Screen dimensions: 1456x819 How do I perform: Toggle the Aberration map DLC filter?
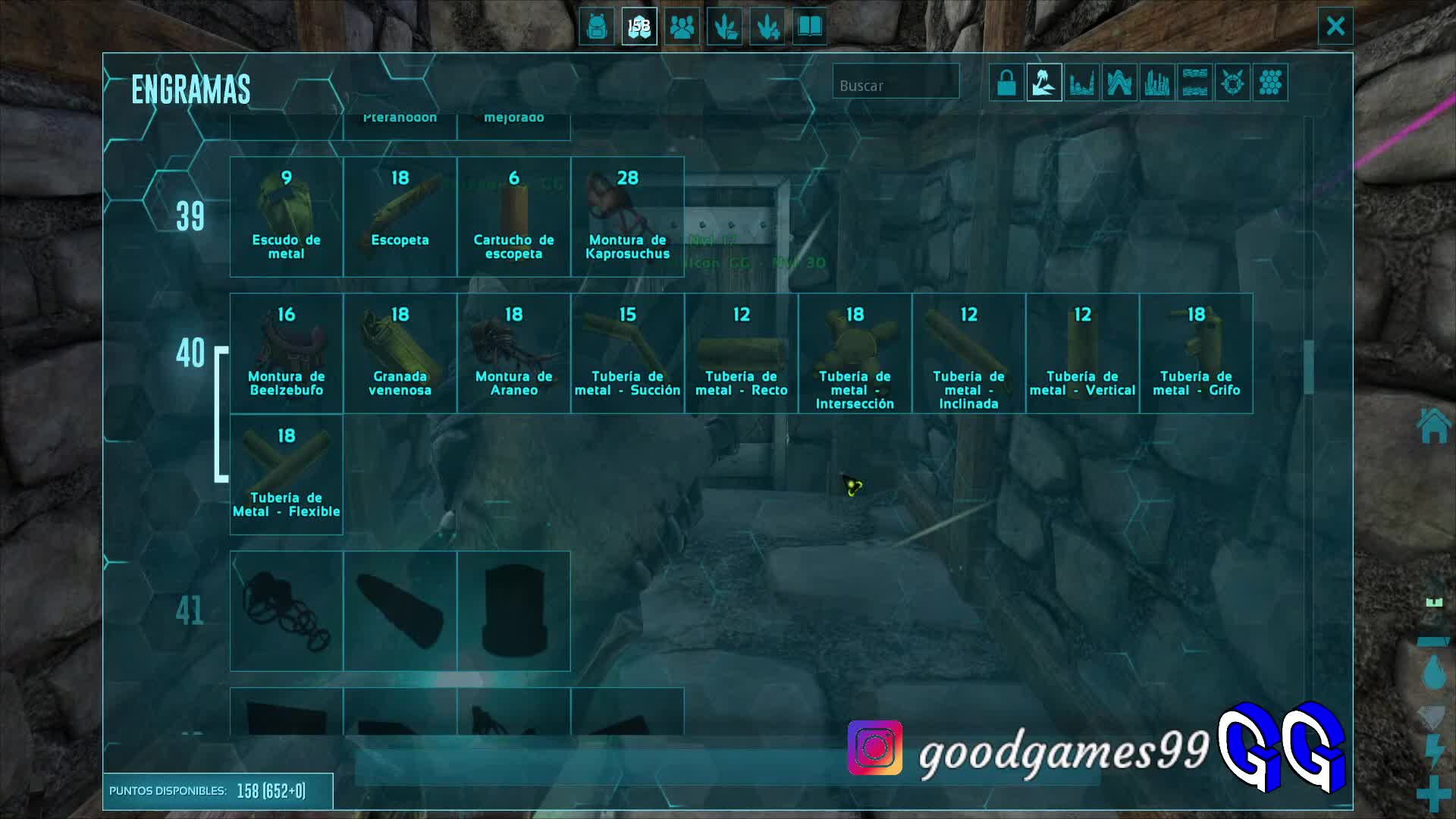(x=1120, y=82)
